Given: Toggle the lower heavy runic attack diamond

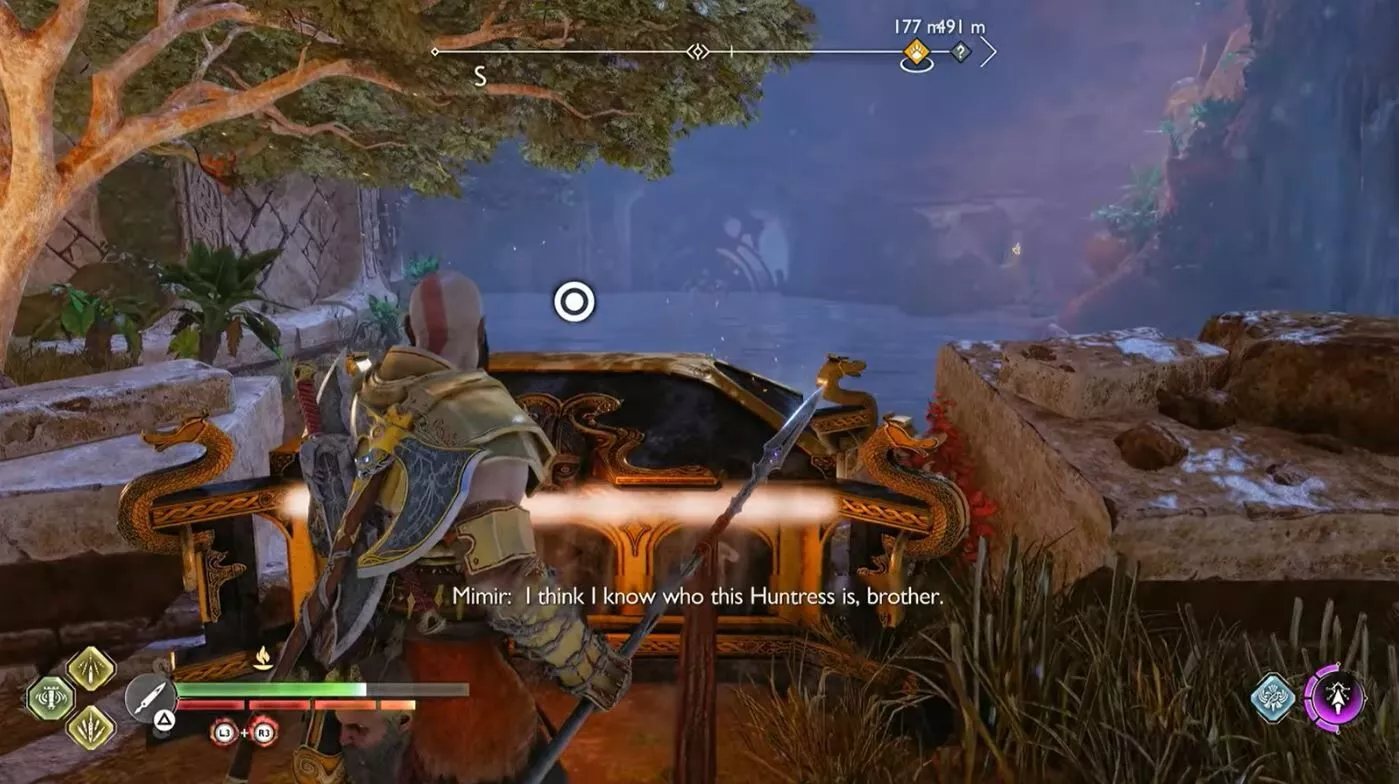Looking at the screenshot, I should point(89,727).
